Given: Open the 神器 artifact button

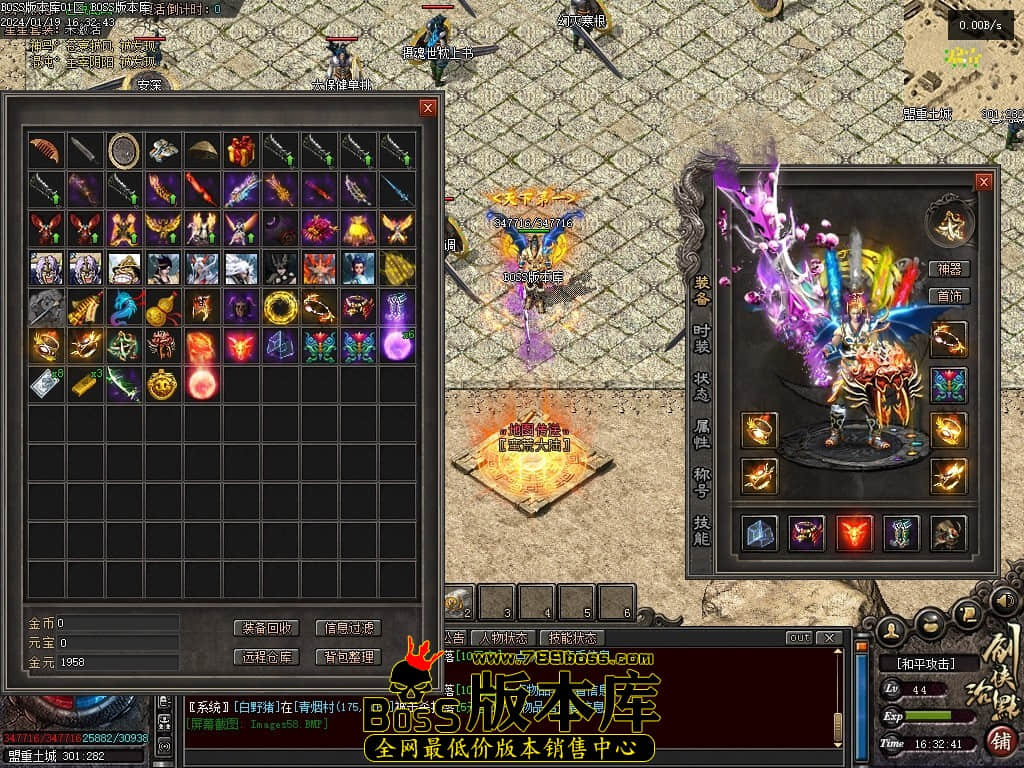Looking at the screenshot, I should (950, 269).
